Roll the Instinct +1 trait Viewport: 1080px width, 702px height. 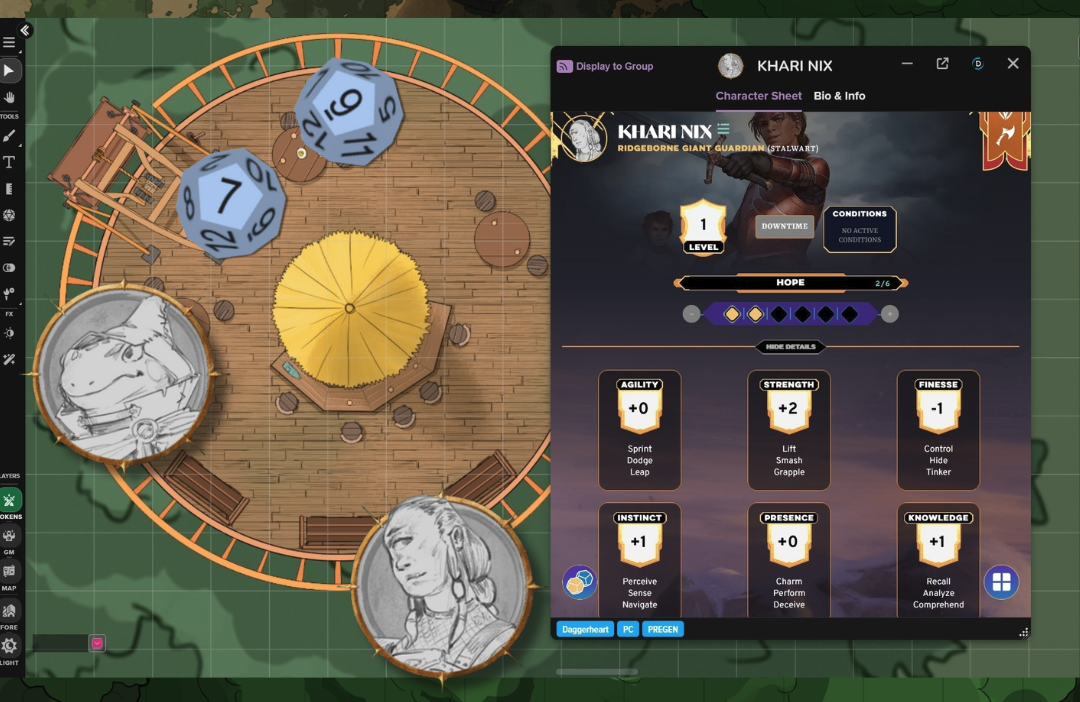pyautogui.click(x=639, y=541)
